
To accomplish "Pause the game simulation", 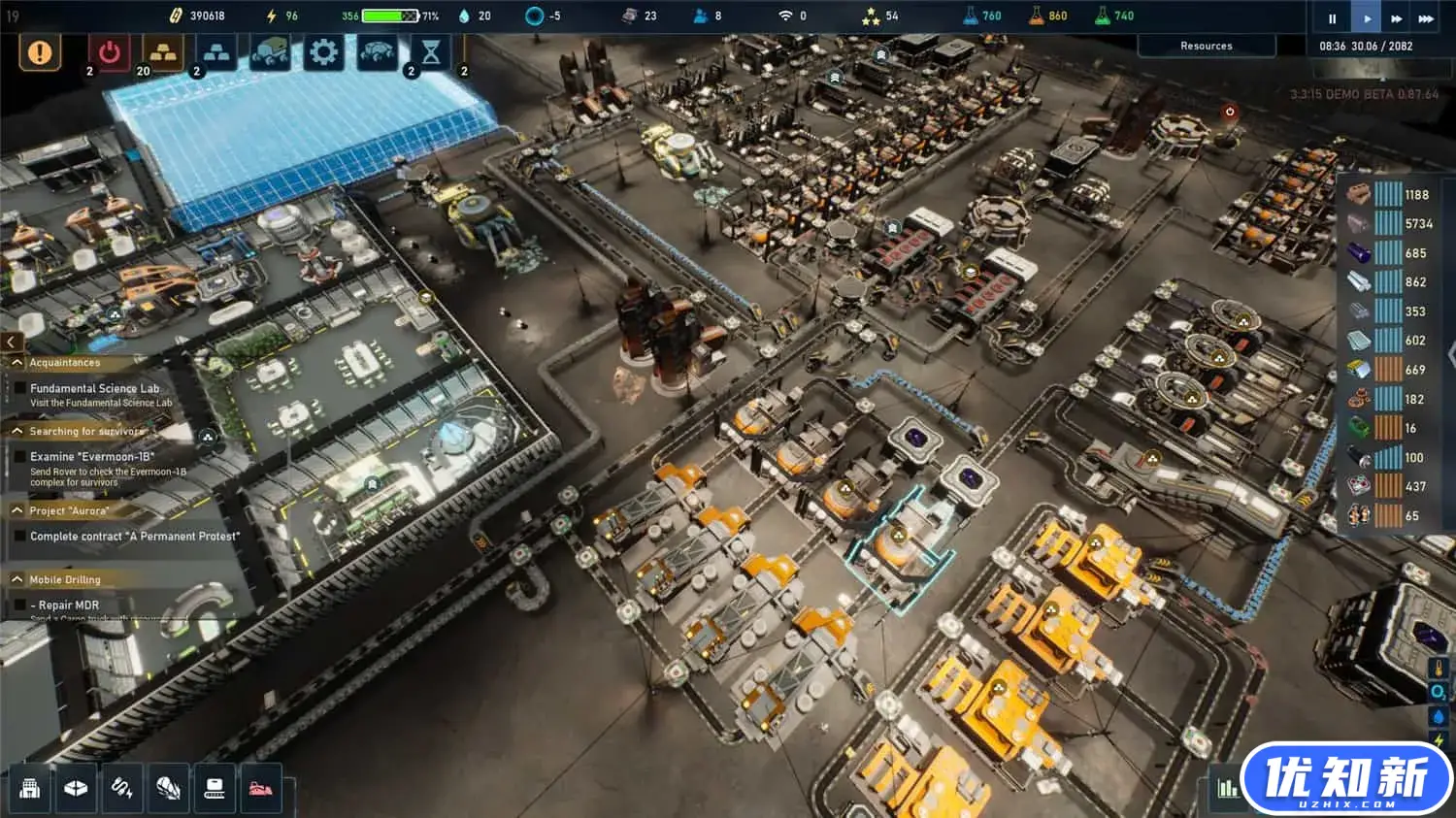I will point(1332,18).
